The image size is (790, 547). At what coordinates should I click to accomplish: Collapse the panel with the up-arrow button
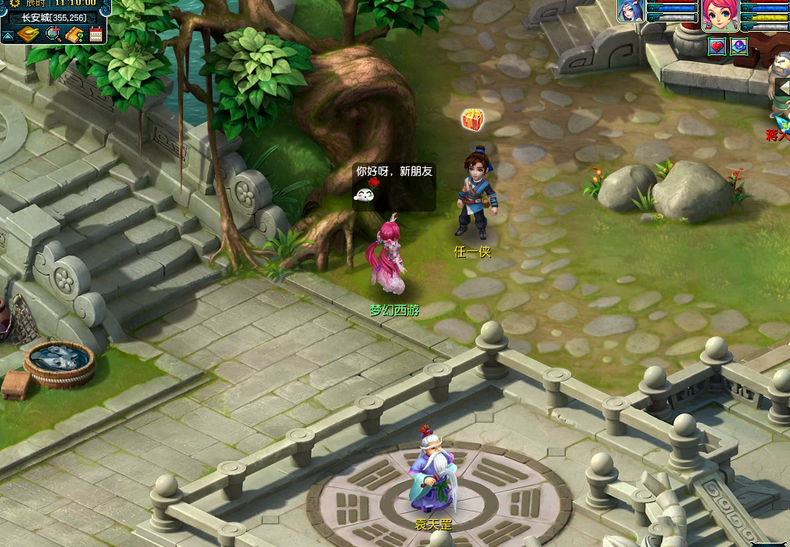tap(8, 35)
